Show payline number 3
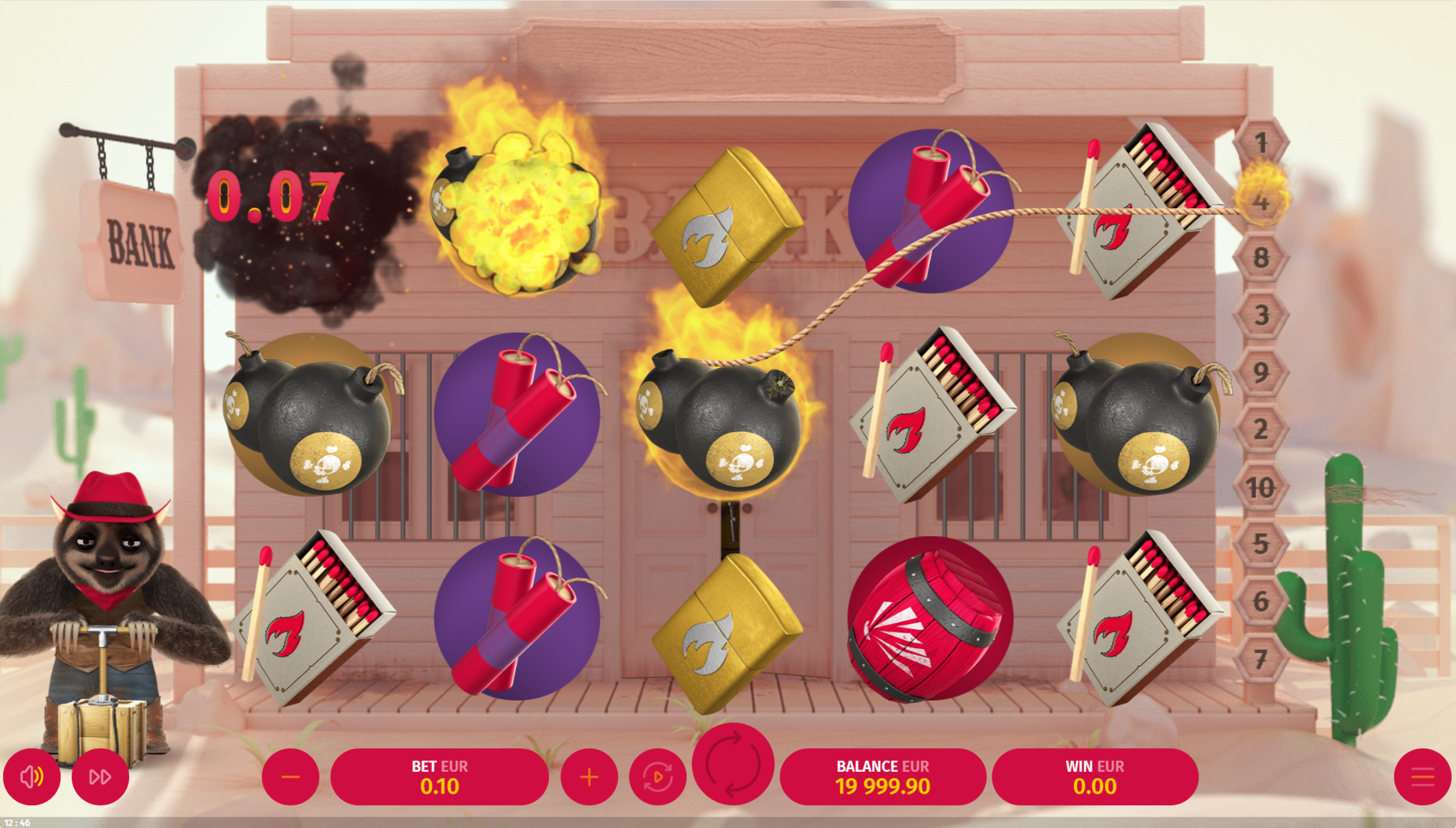 point(1261,315)
